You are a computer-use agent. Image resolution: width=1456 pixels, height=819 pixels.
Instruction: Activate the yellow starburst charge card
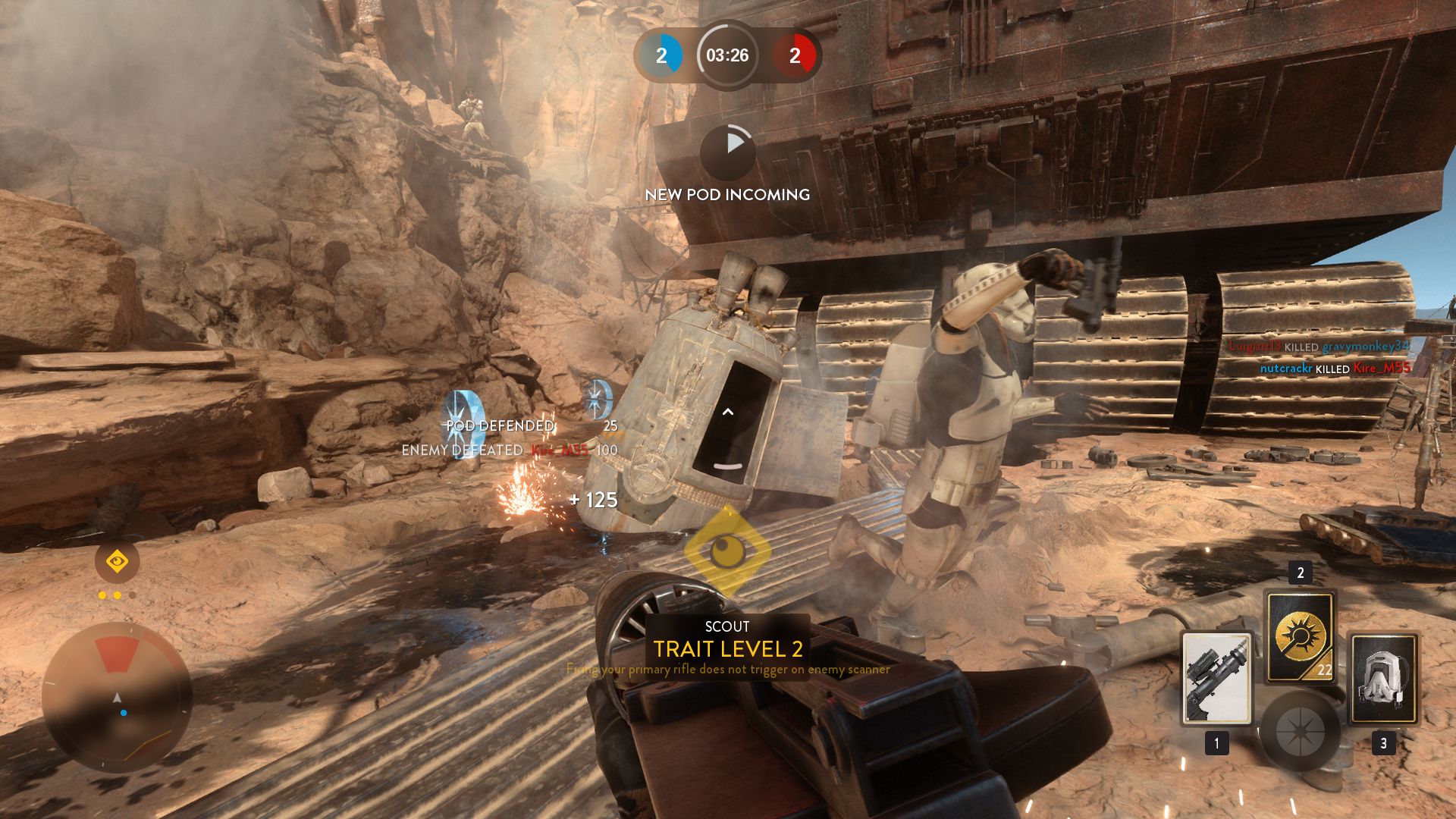point(1300,635)
